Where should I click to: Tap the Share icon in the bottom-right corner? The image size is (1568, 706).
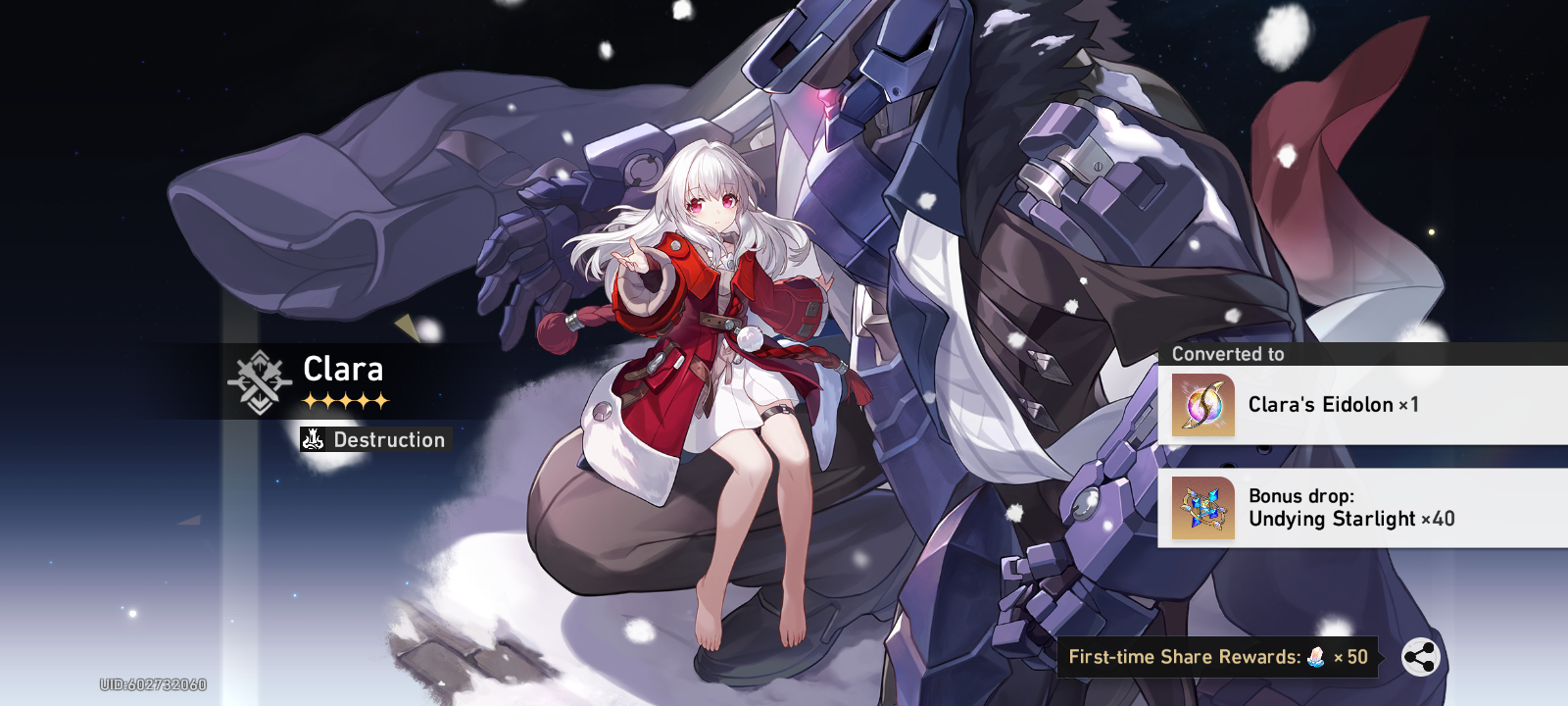point(1419,657)
